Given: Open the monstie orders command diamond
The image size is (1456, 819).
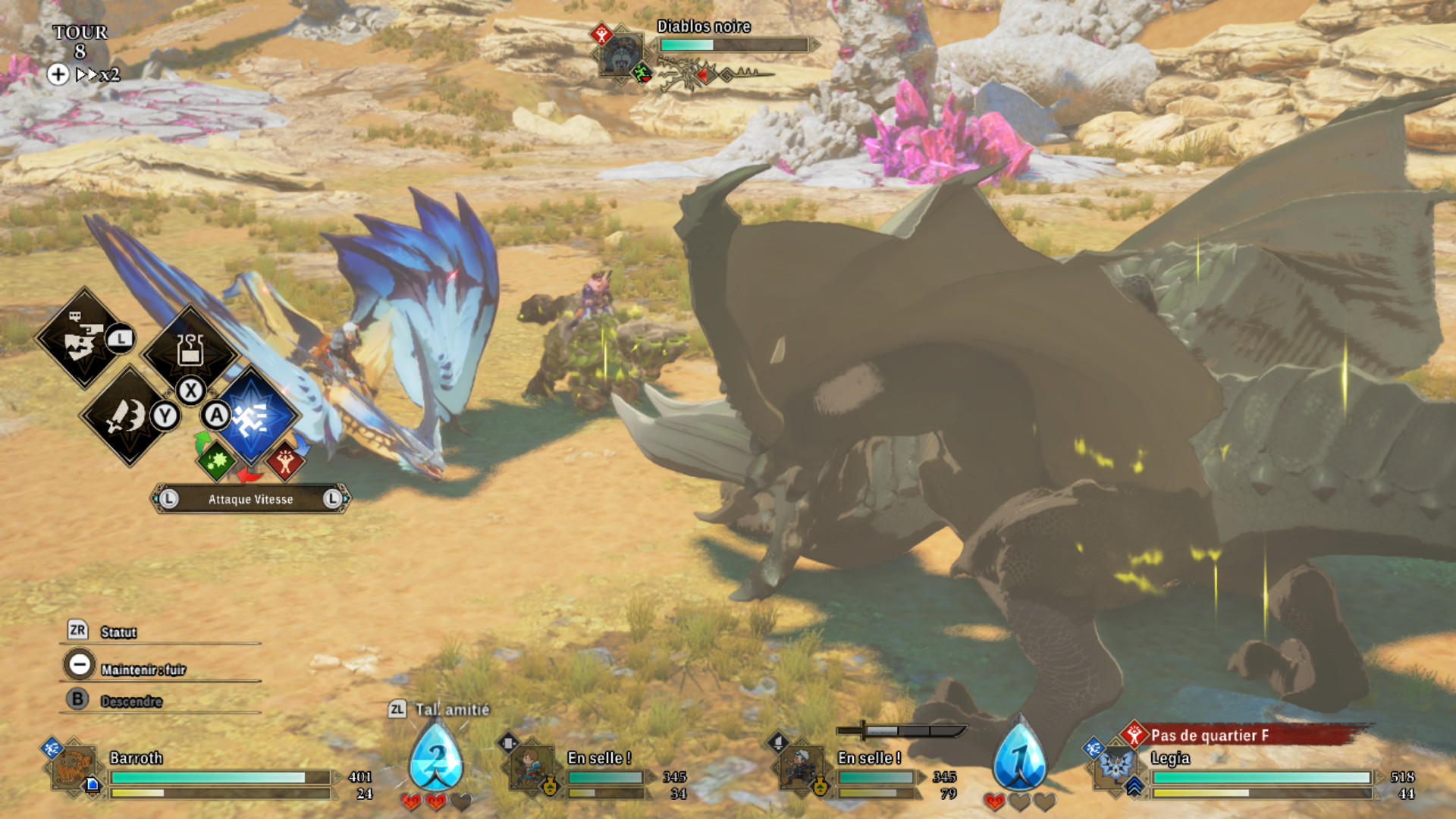Looking at the screenshot, I should pos(83,339).
